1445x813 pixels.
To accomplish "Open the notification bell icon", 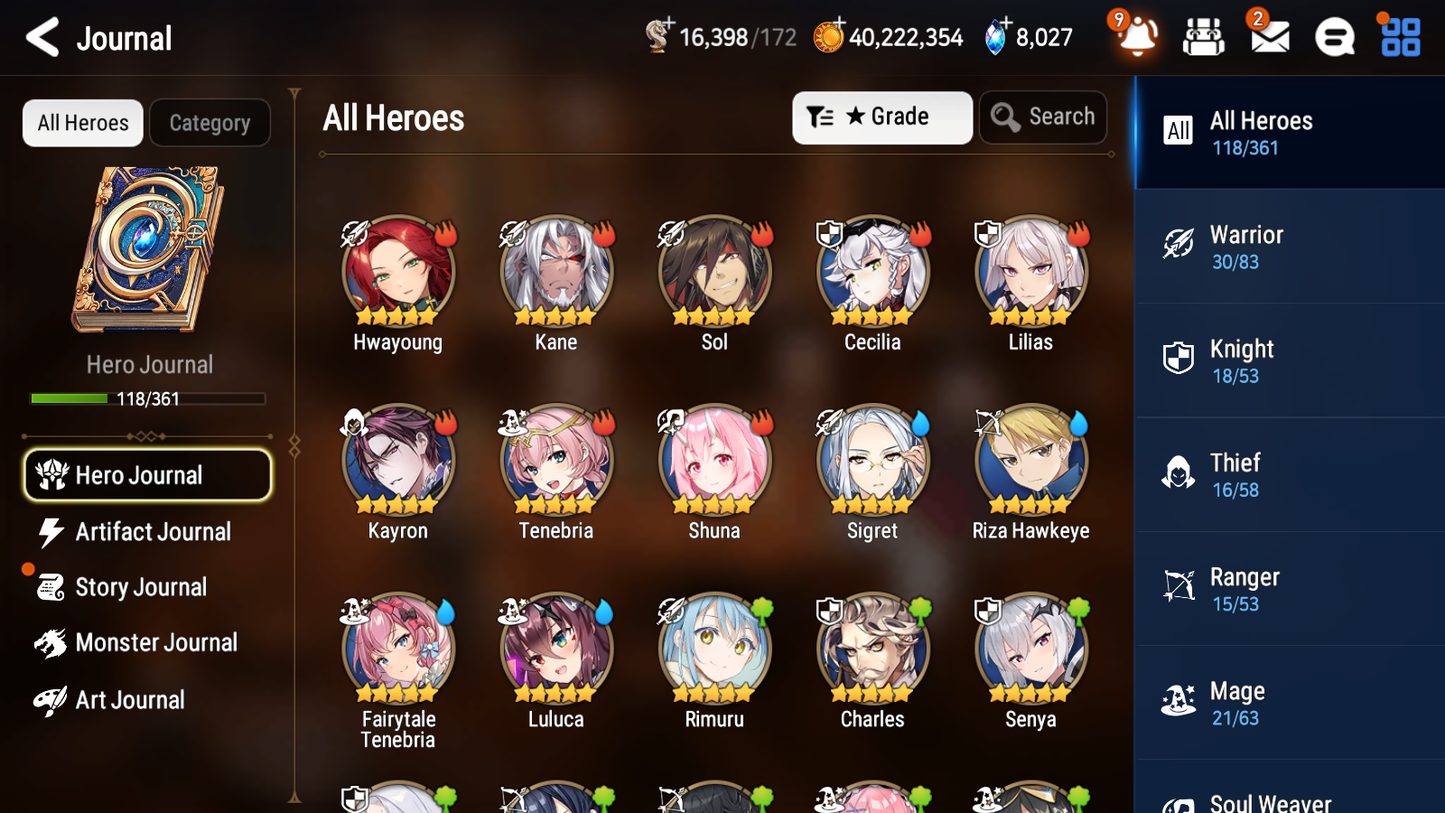I will click(x=1135, y=37).
